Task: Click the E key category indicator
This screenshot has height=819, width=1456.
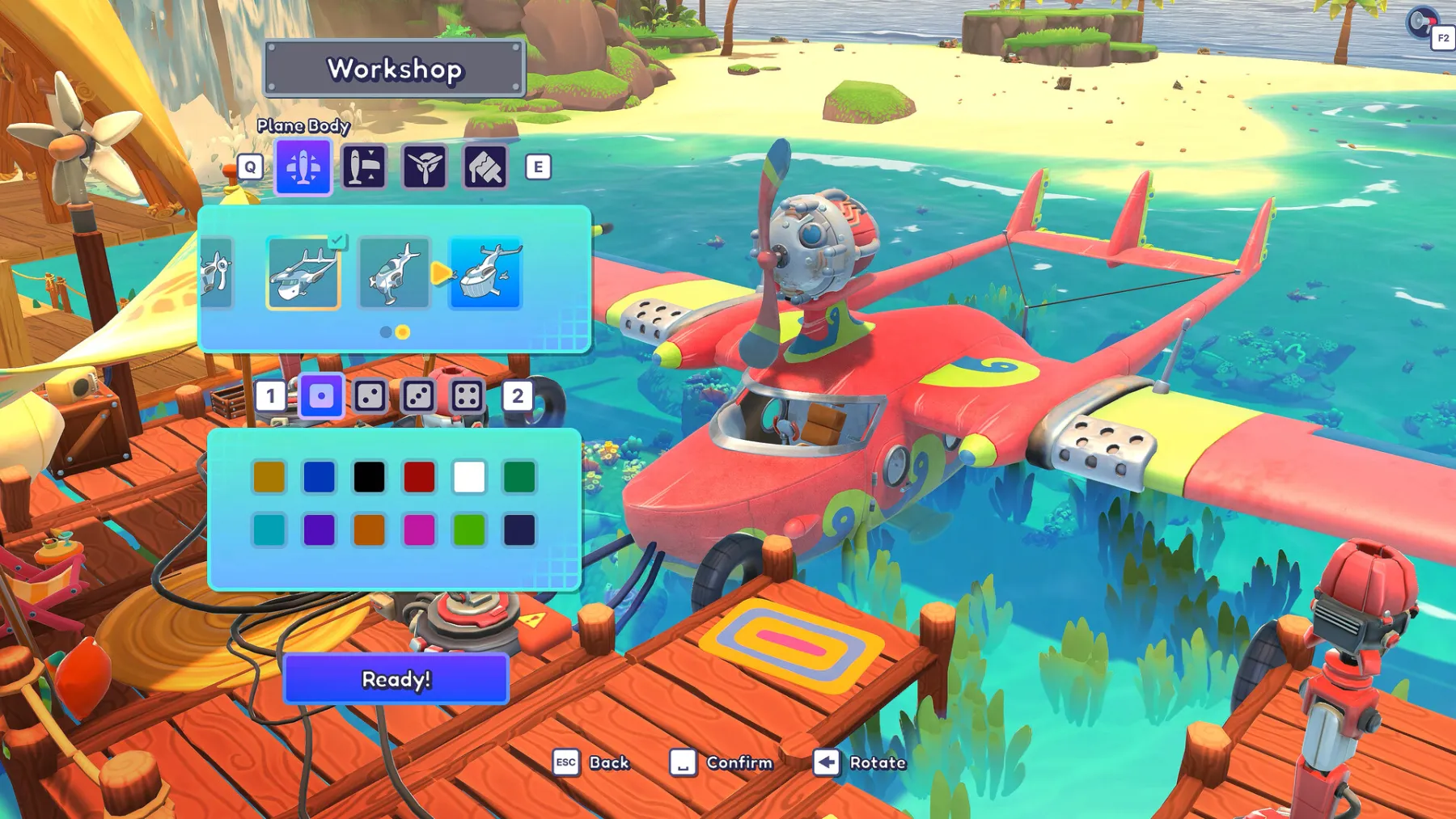Action: (536, 167)
